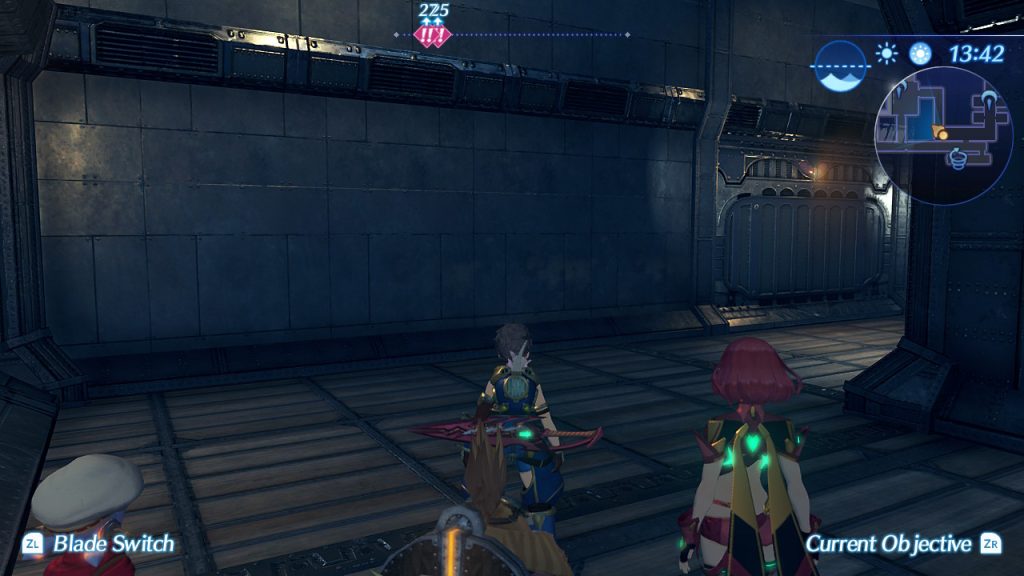This screenshot has width=1024, height=576.
Task: Open the circular minimap
Action: [944, 135]
